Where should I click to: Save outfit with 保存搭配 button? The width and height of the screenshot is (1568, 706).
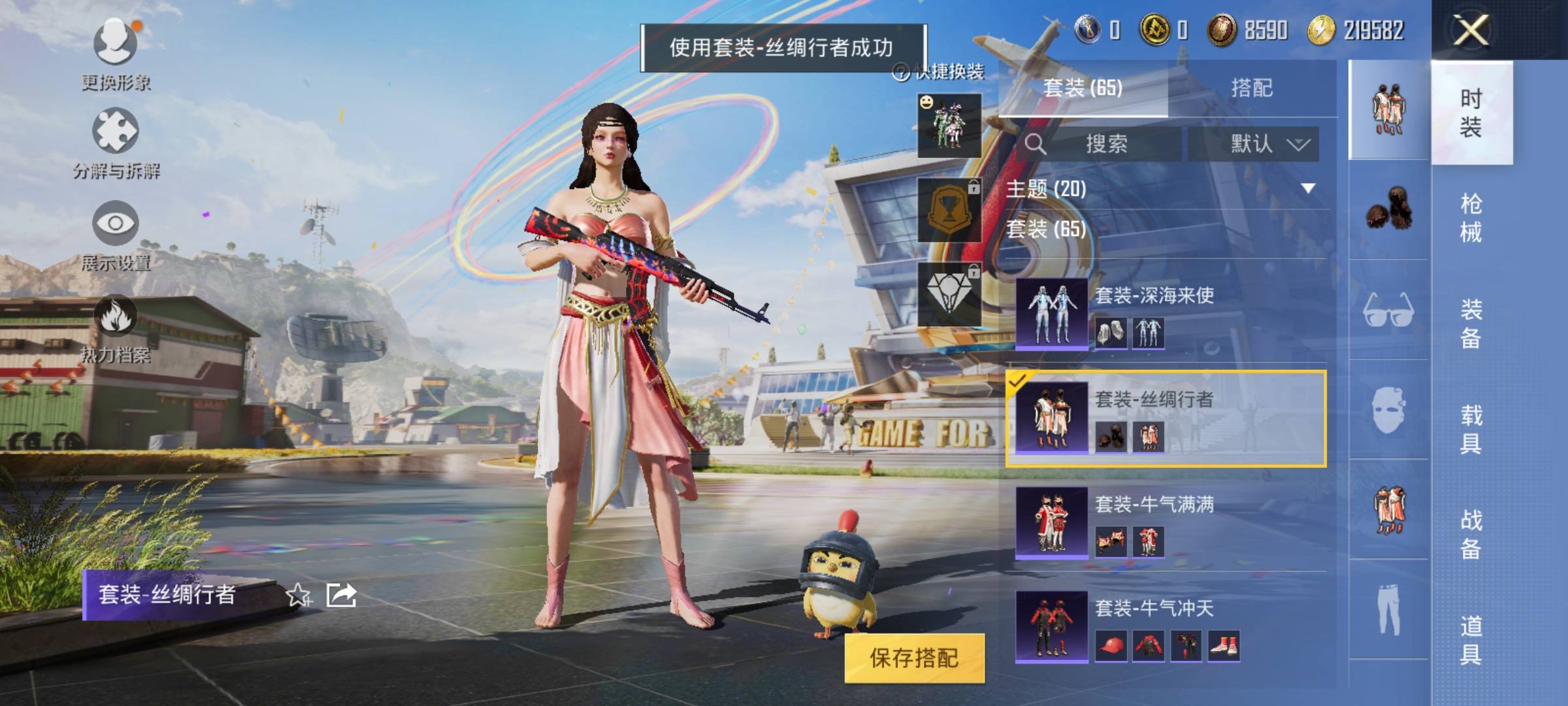coord(914,658)
